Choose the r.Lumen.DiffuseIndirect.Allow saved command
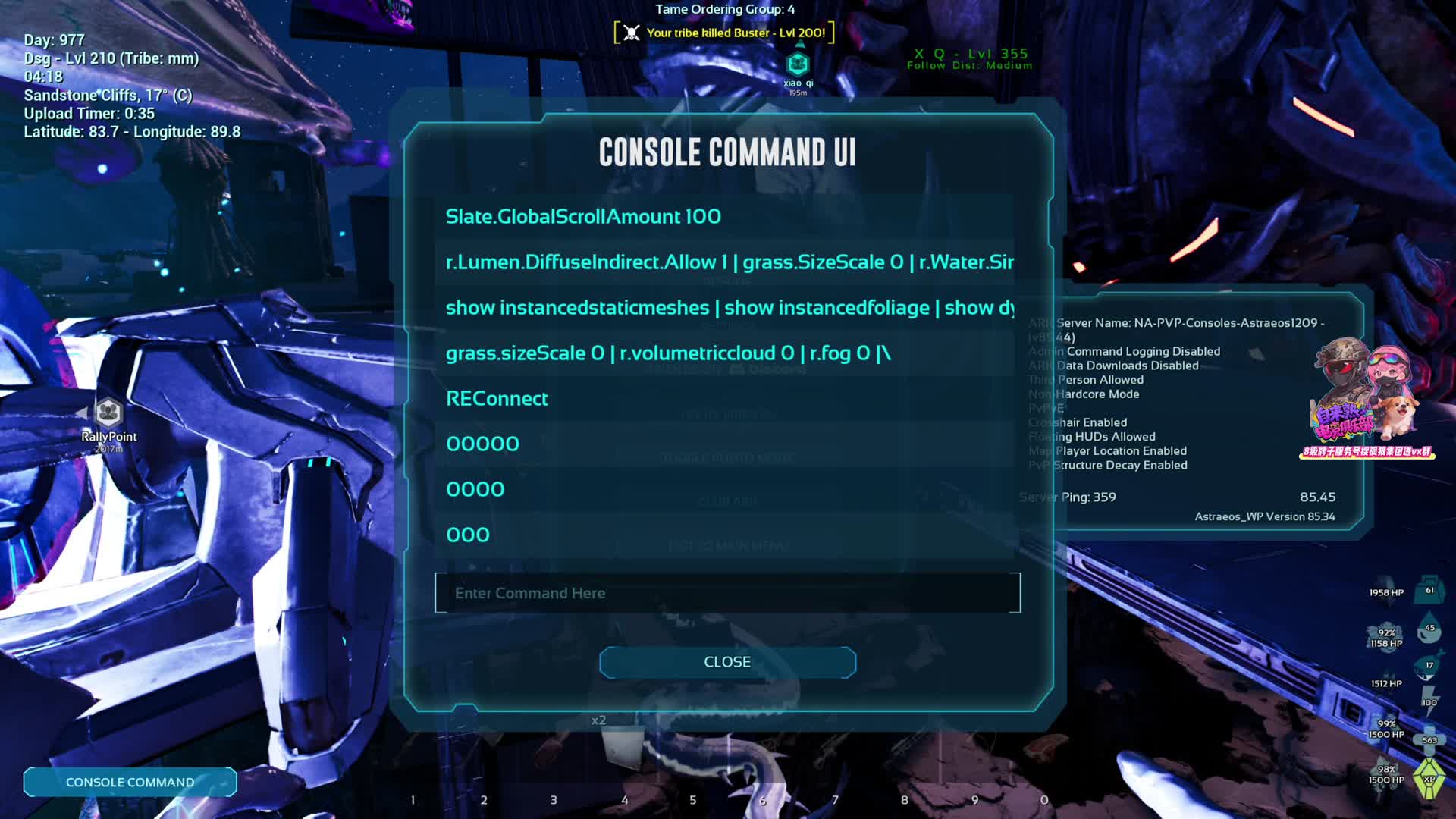The width and height of the screenshot is (1456, 819). [728, 262]
